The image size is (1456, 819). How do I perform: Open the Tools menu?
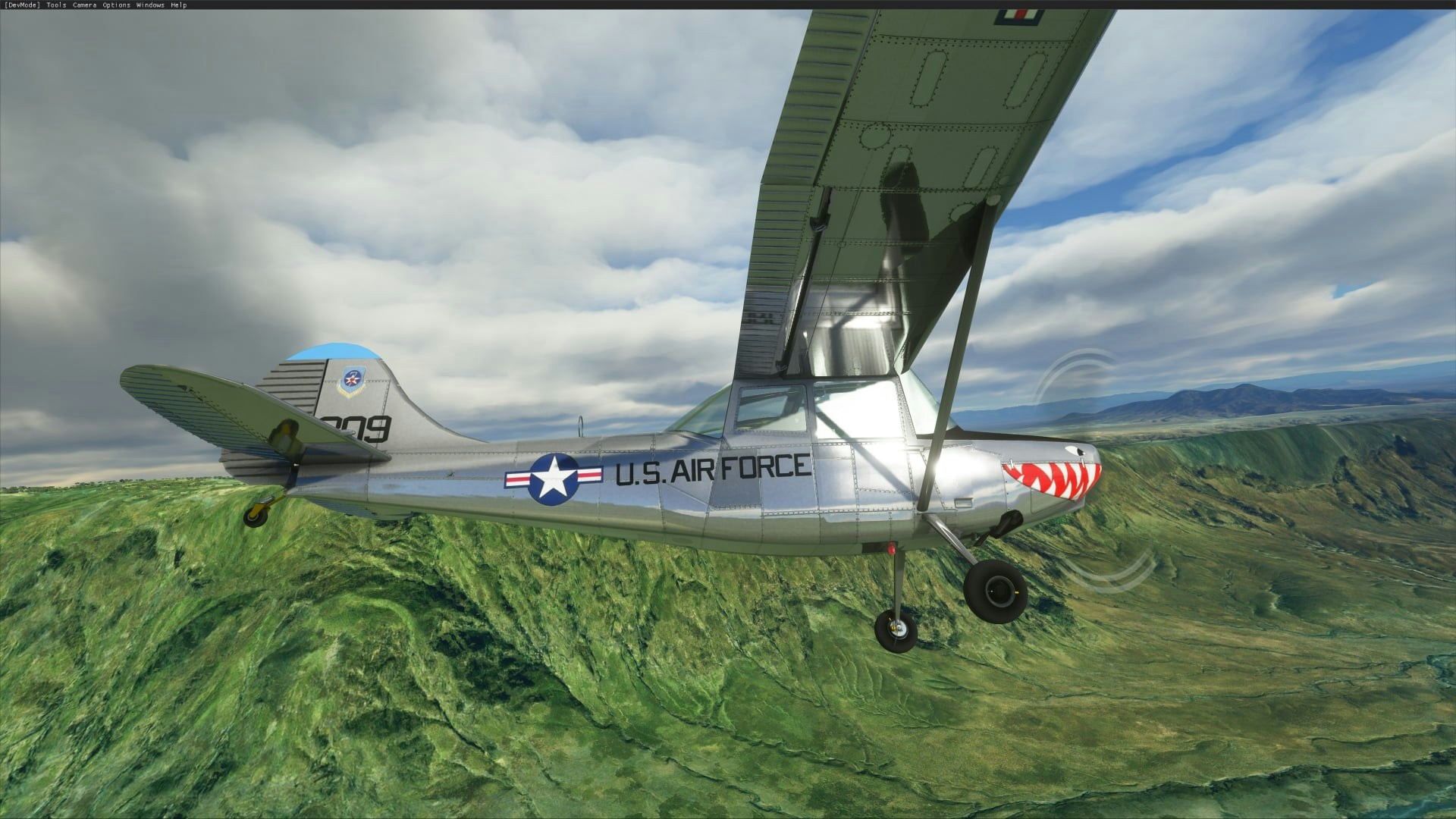click(56, 5)
